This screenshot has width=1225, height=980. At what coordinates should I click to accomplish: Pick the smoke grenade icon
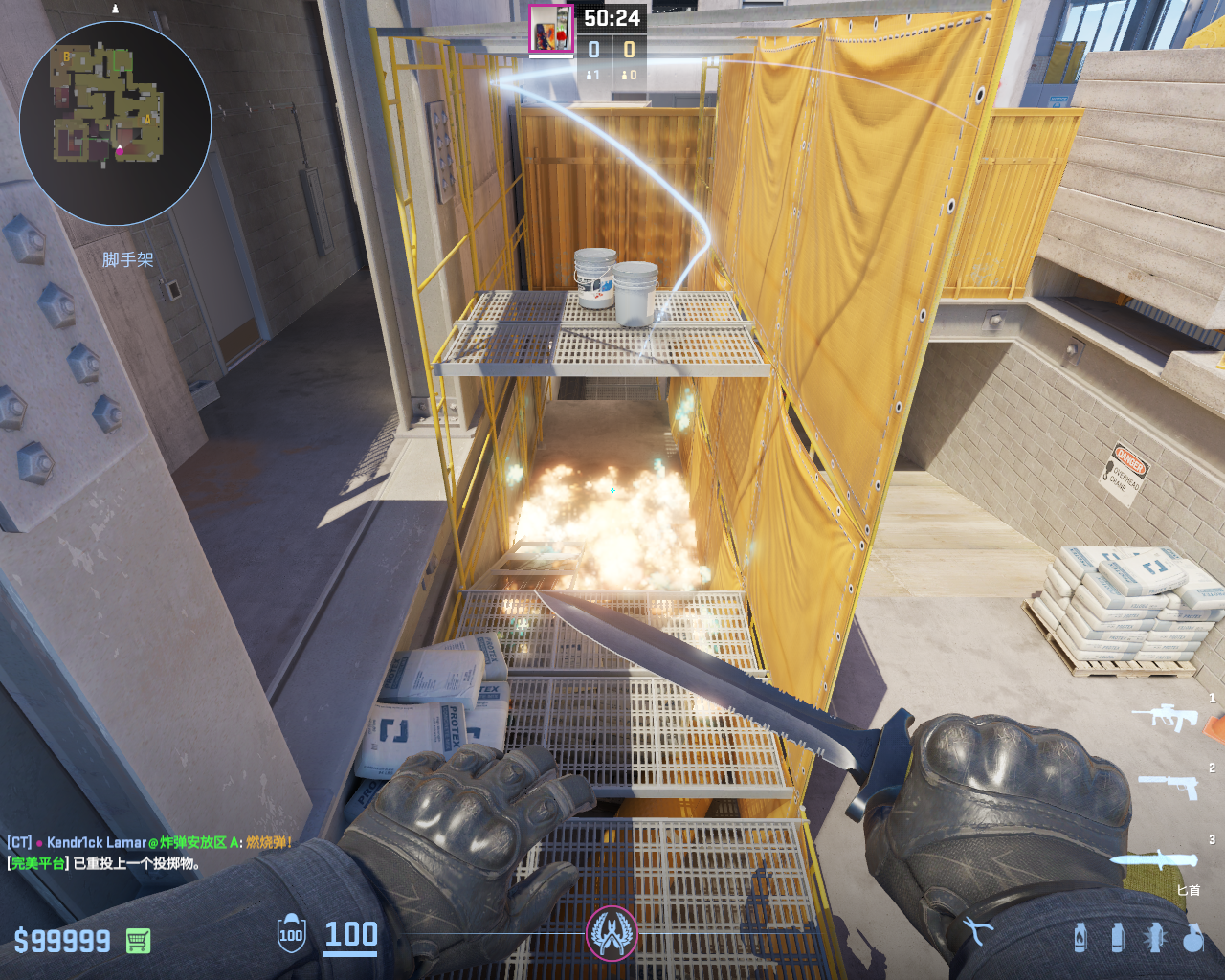pyautogui.click(x=1117, y=938)
